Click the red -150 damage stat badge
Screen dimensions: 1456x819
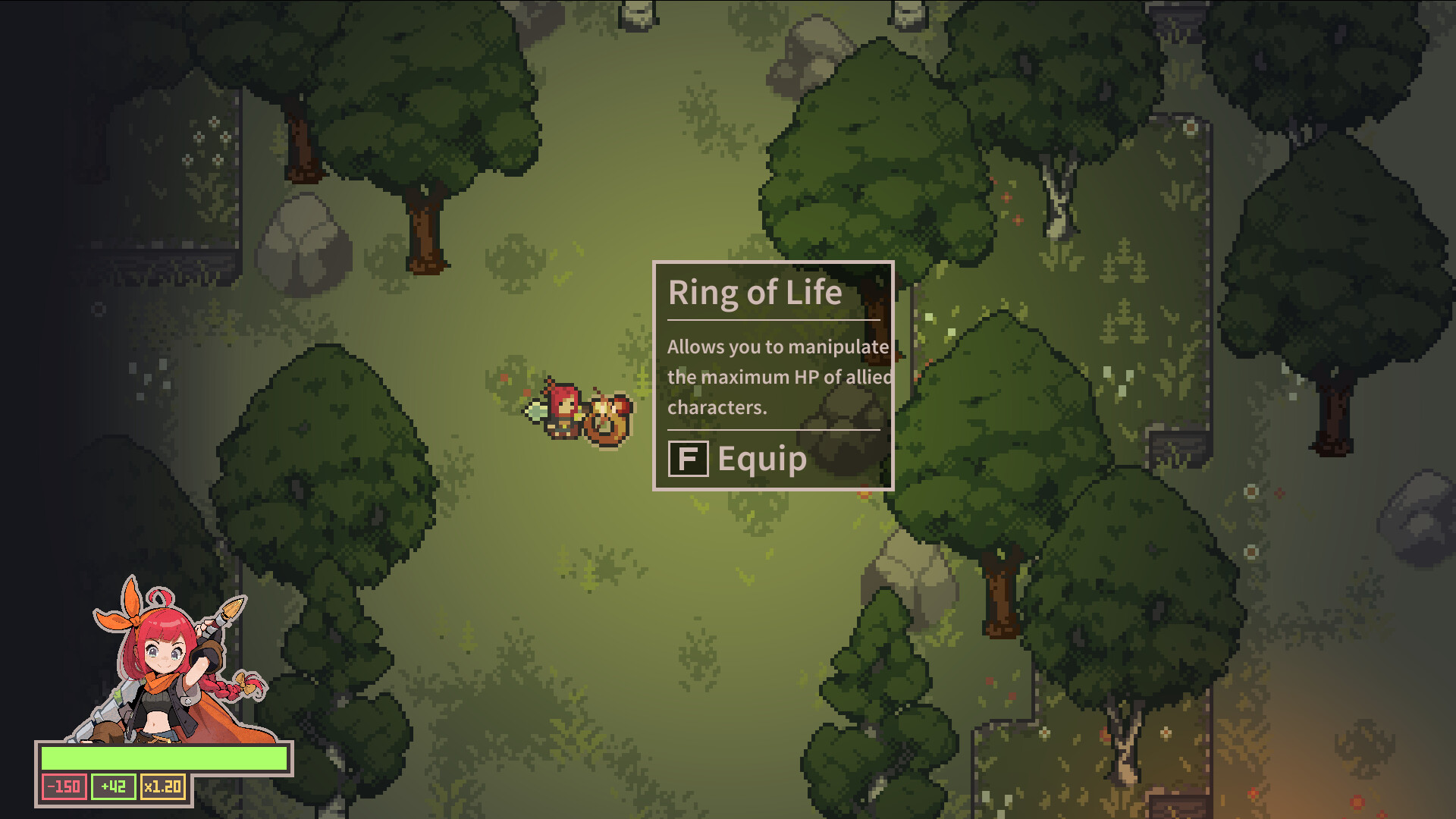coord(64,786)
